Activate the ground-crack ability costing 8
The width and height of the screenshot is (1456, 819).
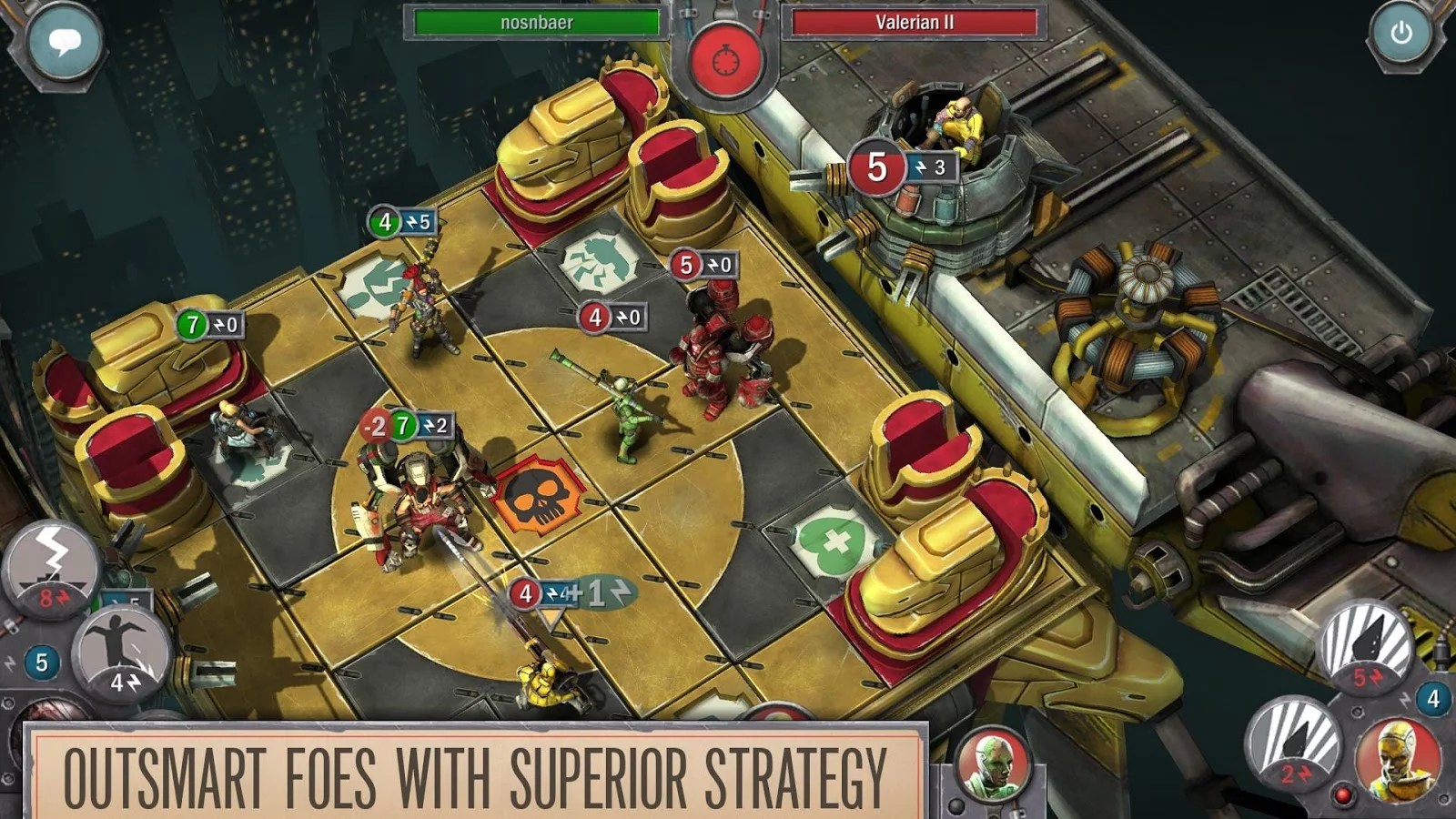[51, 566]
